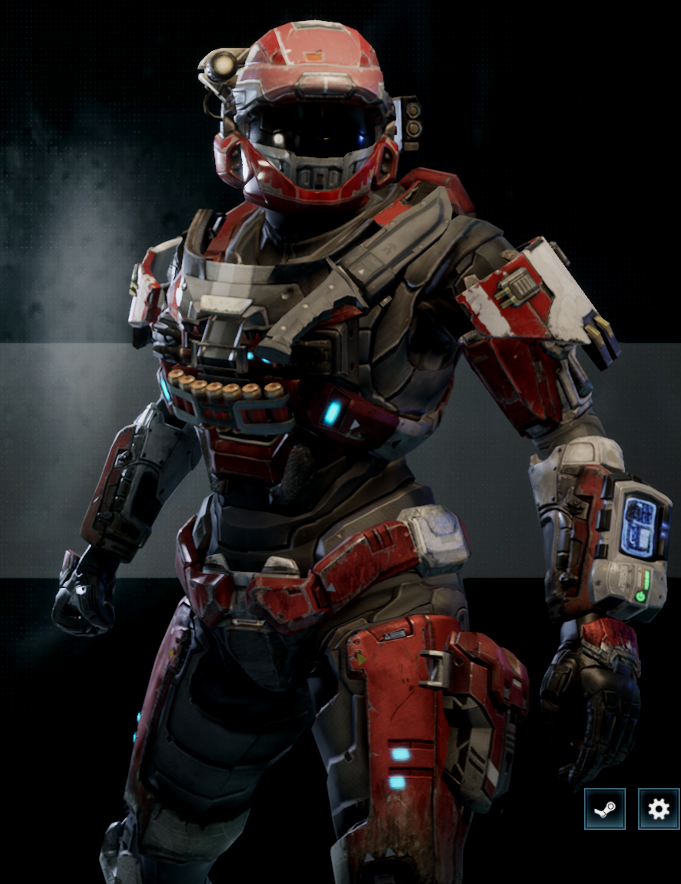Click the Steam logo button
Screen dimensions: 681x884
(605, 809)
